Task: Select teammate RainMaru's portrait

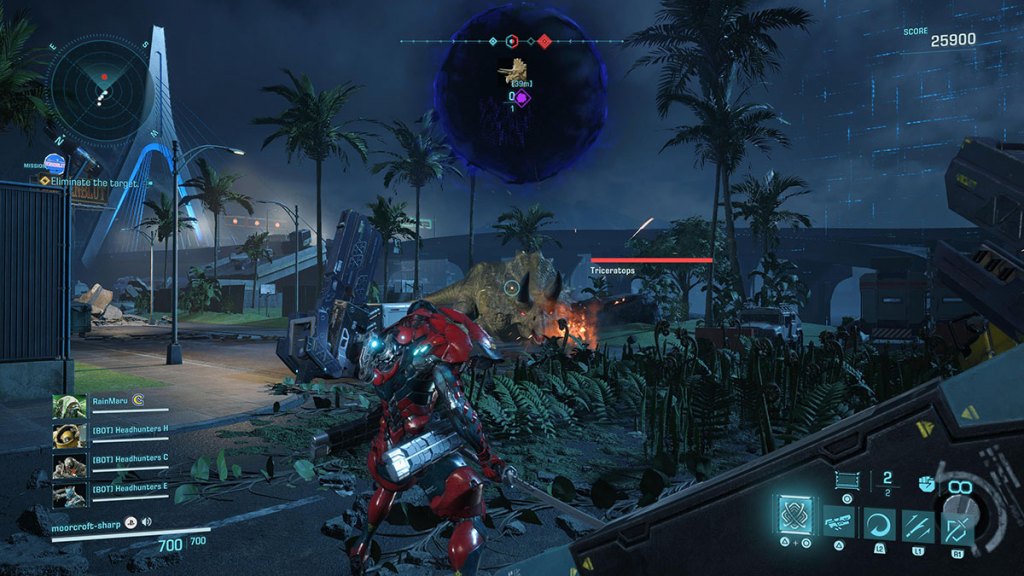Action: [x=69, y=408]
